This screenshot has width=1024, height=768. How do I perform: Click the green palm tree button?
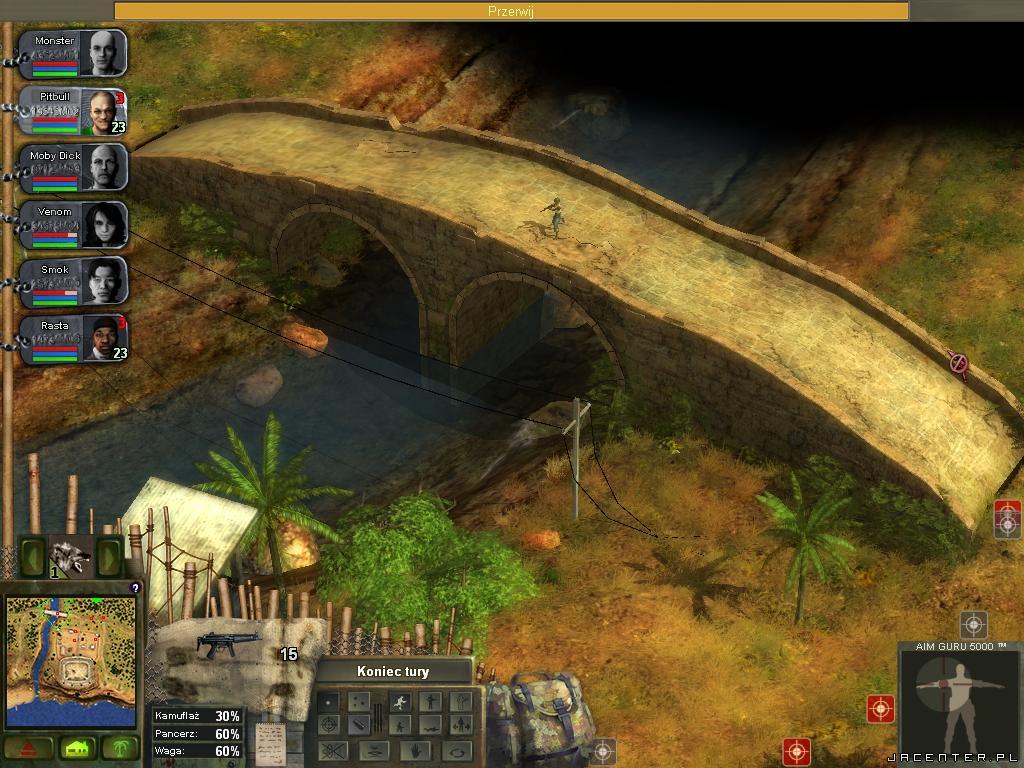tap(121, 747)
